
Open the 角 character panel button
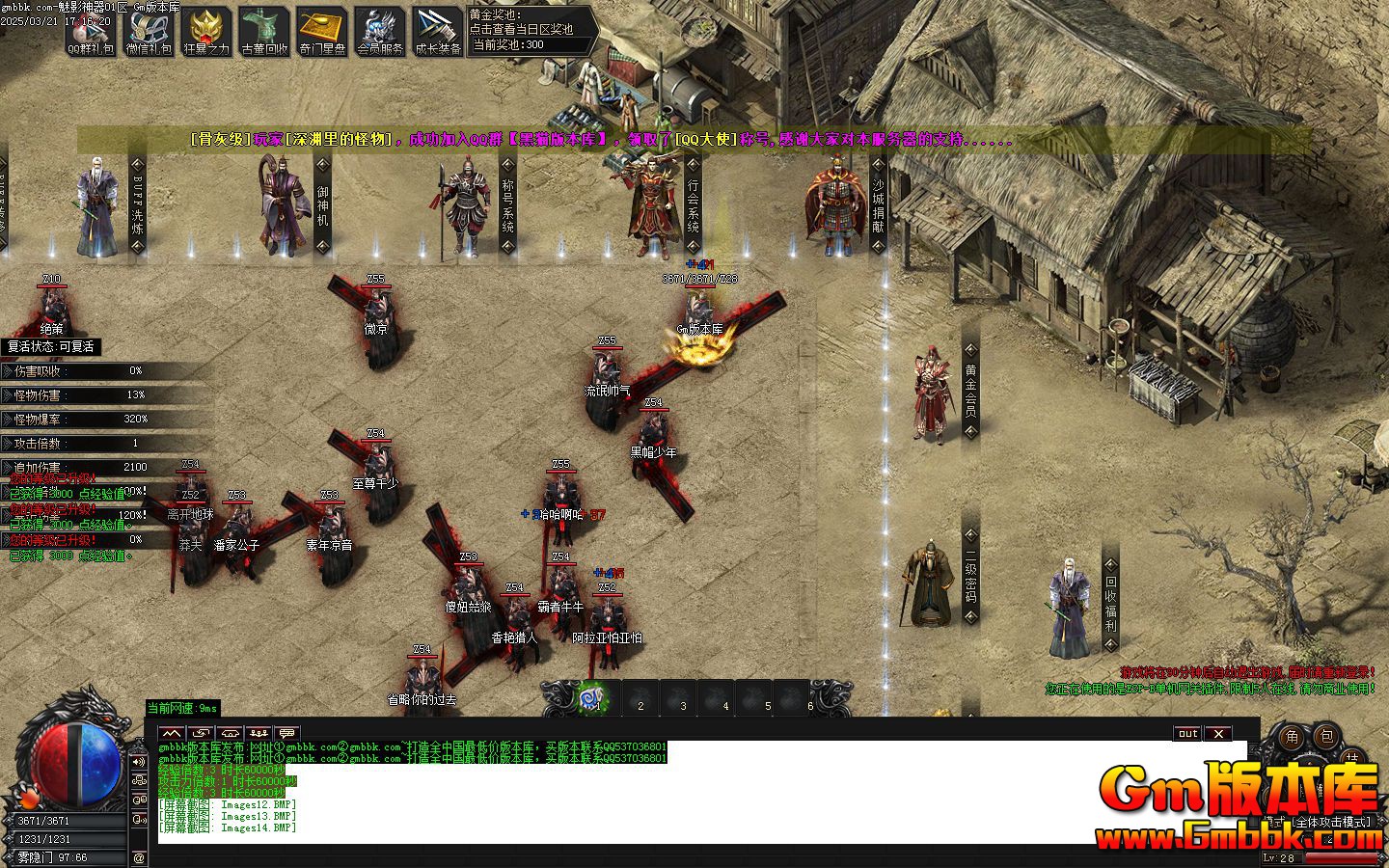(x=1293, y=738)
